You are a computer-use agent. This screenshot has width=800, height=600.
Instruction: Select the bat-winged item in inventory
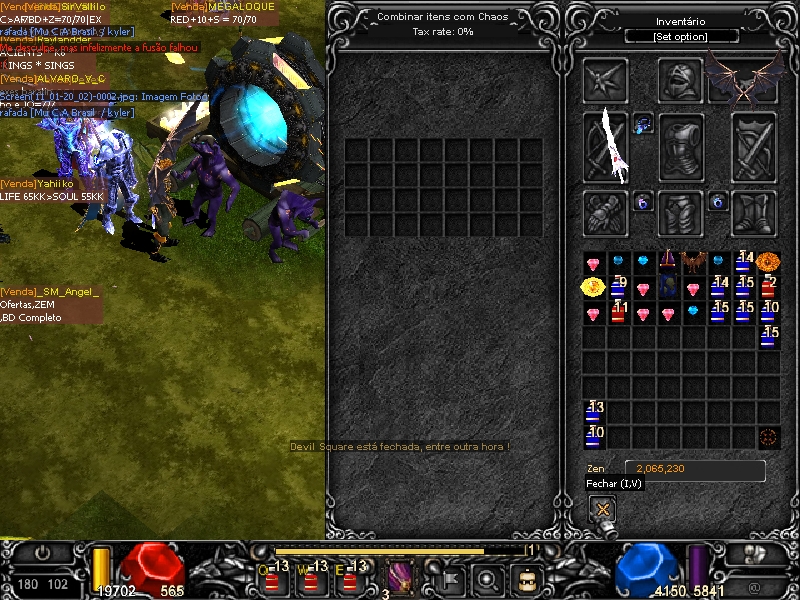click(x=693, y=263)
